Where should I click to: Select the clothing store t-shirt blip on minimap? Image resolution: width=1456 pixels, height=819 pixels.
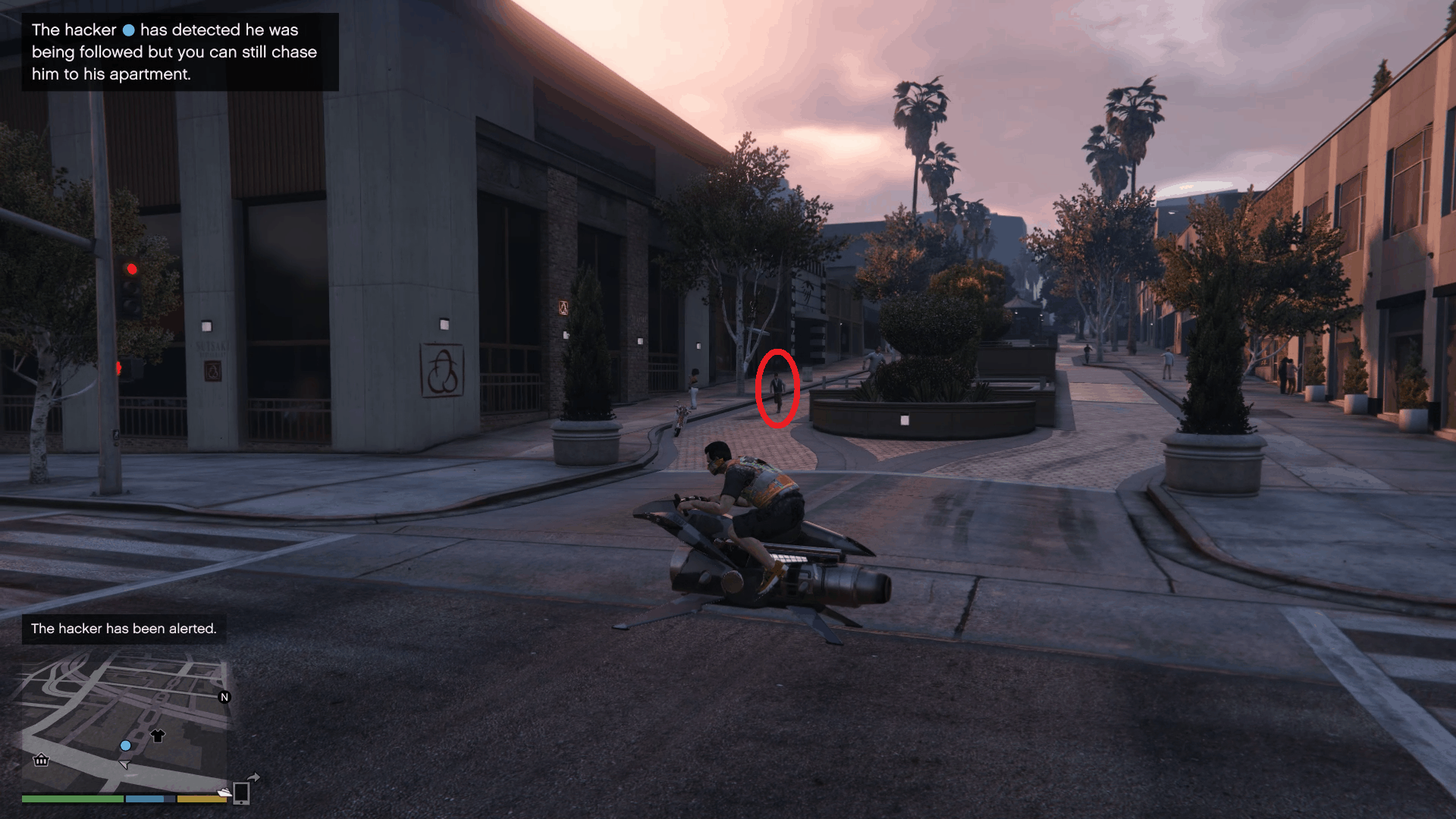pyautogui.click(x=158, y=736)
